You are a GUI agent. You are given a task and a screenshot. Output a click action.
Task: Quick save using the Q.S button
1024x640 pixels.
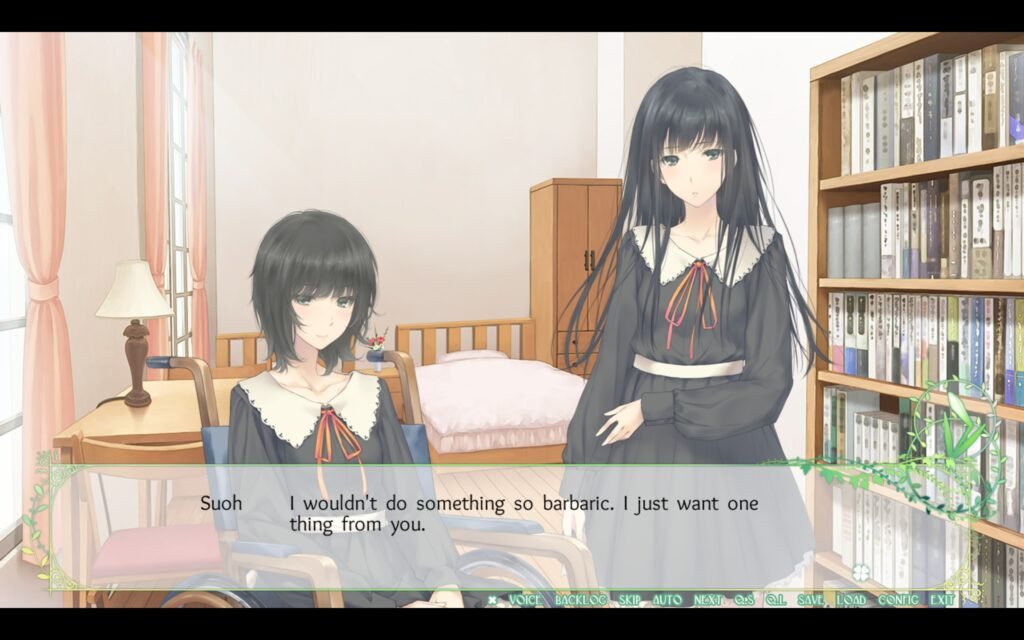[x=744, y=600]
